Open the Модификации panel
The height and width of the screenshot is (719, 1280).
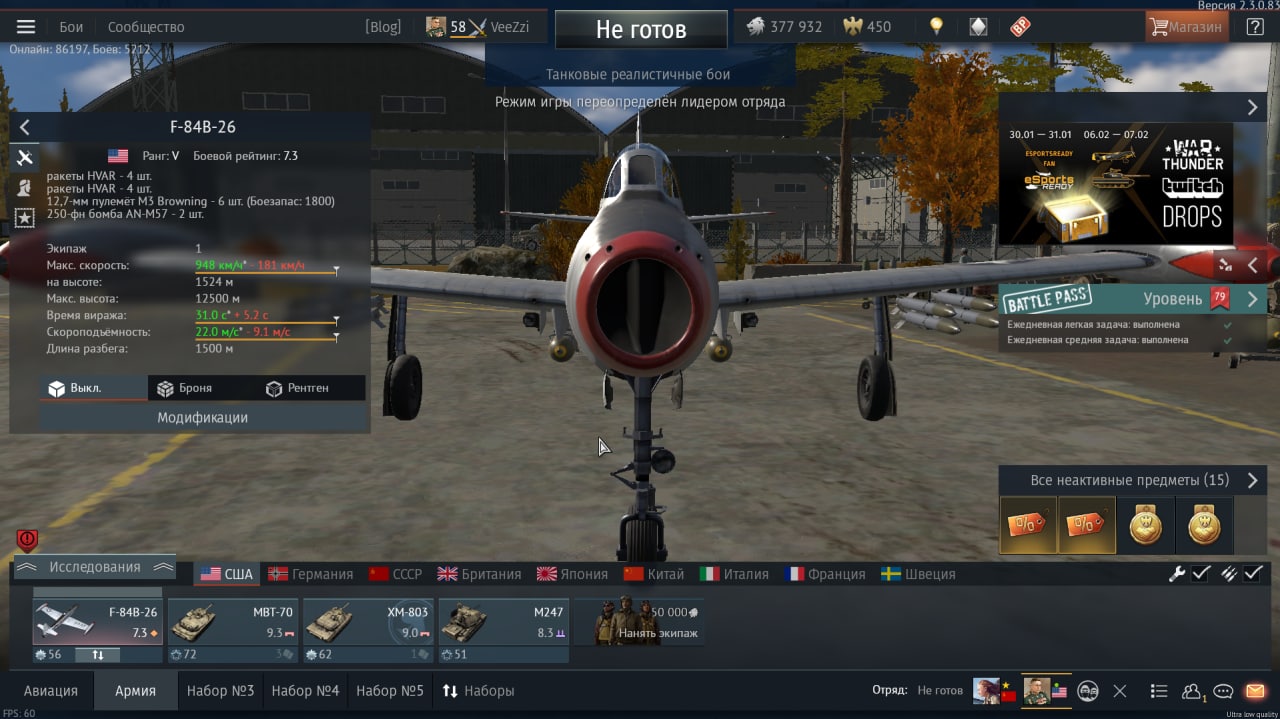coord(202,418)
